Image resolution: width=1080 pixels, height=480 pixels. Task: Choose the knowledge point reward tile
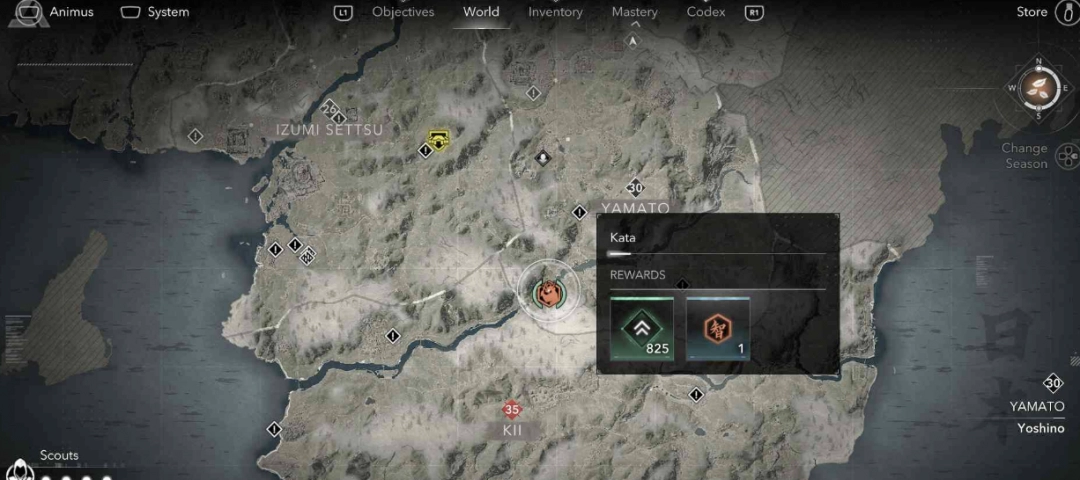click(x=718, y=328)
